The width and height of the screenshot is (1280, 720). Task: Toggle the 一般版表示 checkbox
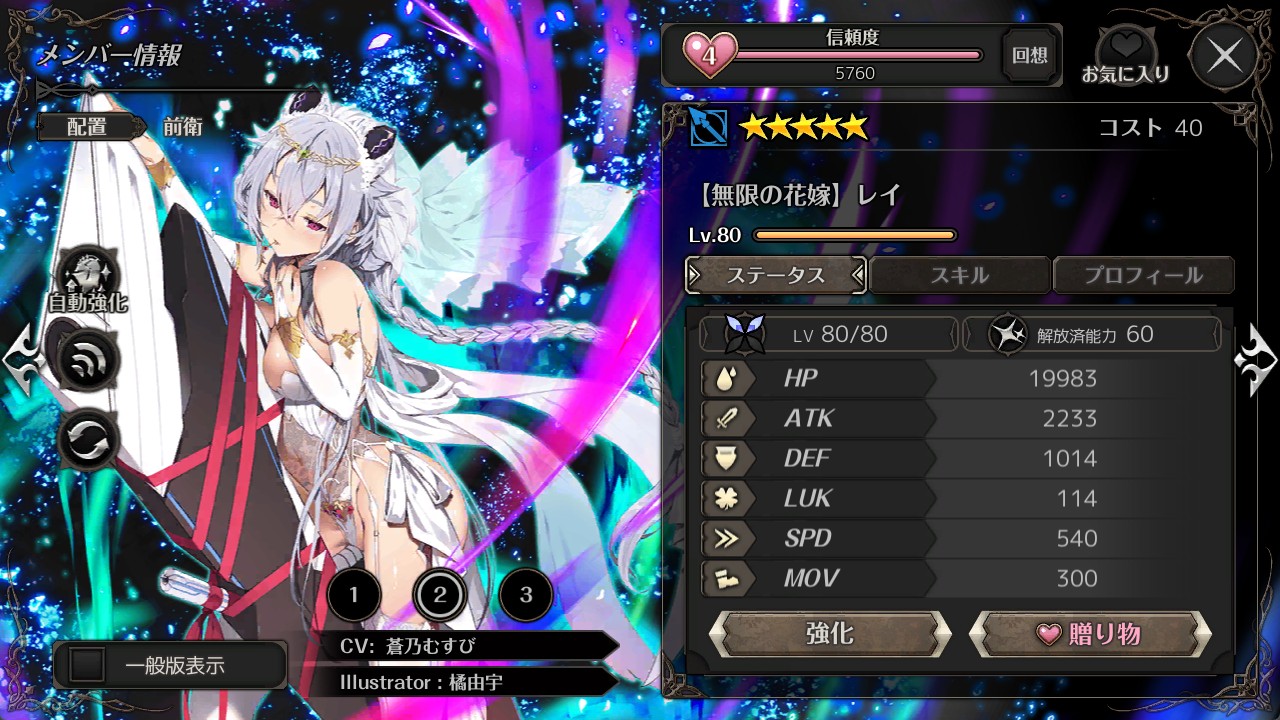pyautogui.click(x=88, y=666)
